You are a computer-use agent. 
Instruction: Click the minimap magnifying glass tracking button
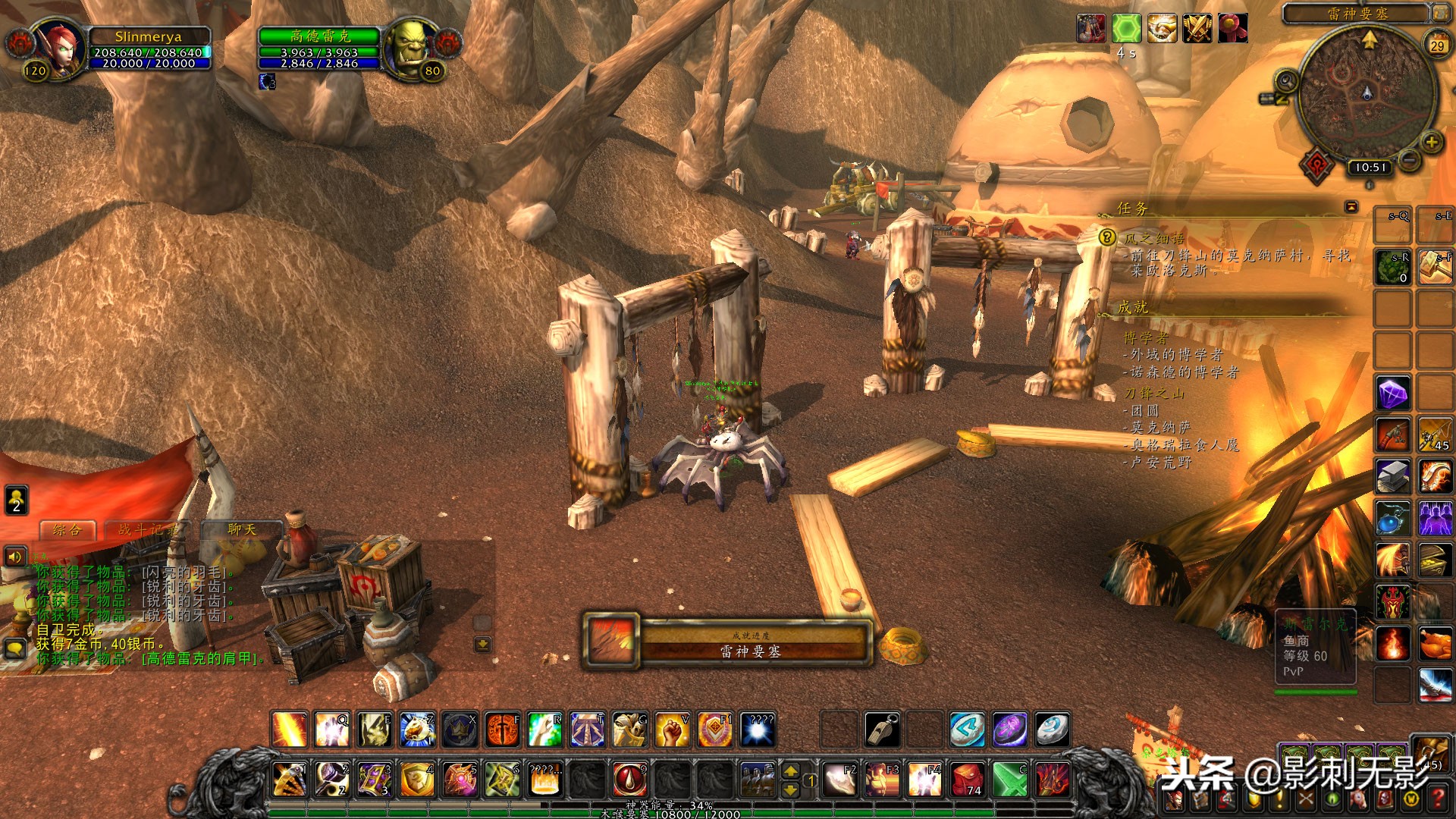[x=1287, y=80]
